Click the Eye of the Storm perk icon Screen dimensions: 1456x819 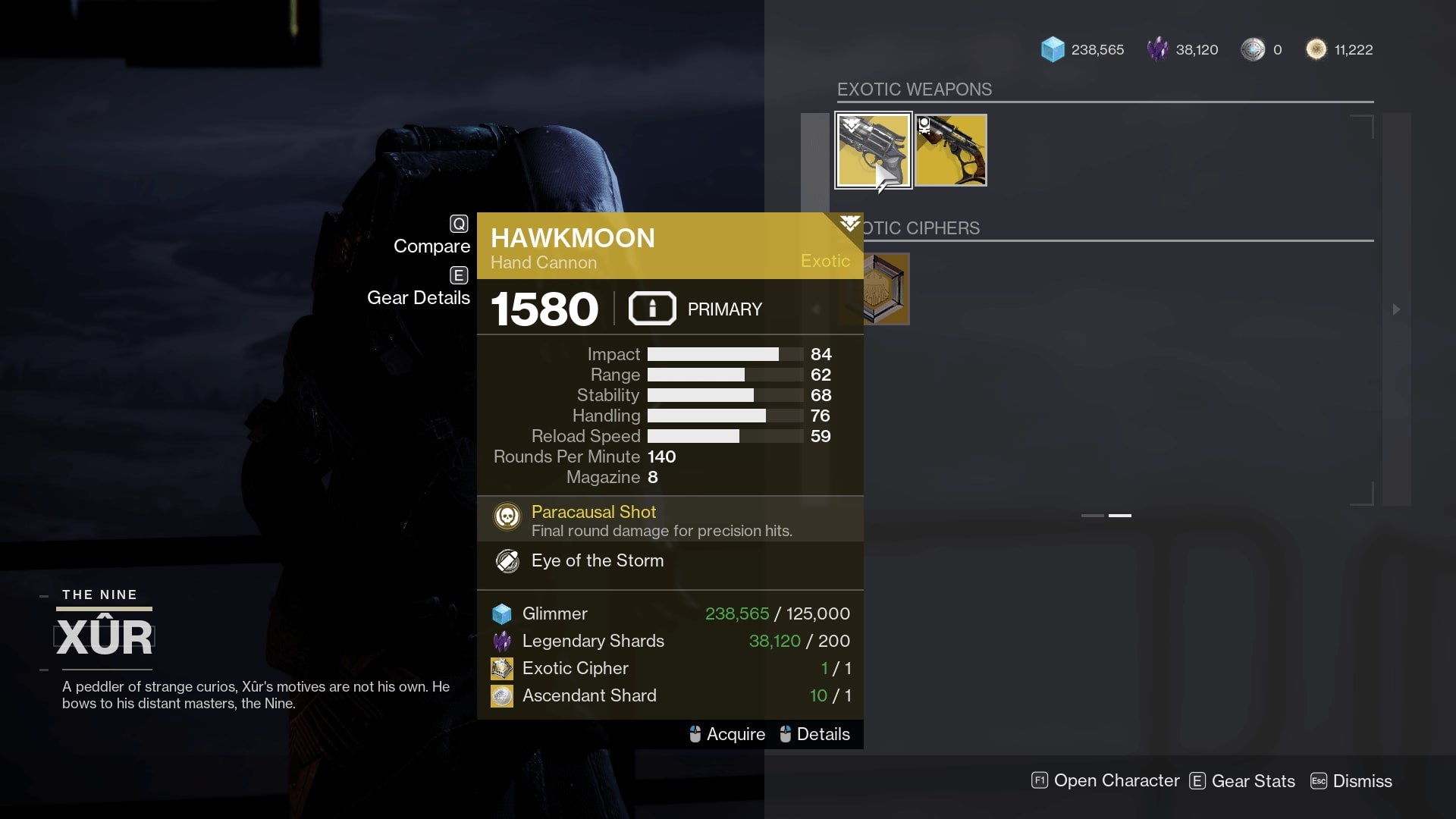(507, 561)
